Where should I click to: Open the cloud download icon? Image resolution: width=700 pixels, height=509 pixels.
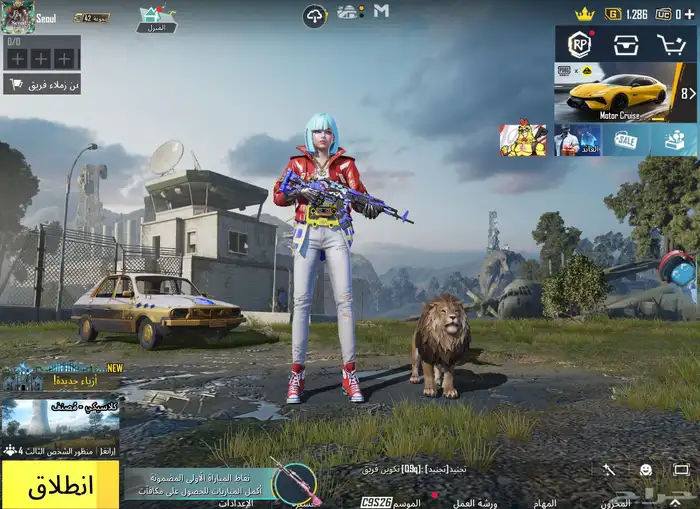tap(315, 16)
